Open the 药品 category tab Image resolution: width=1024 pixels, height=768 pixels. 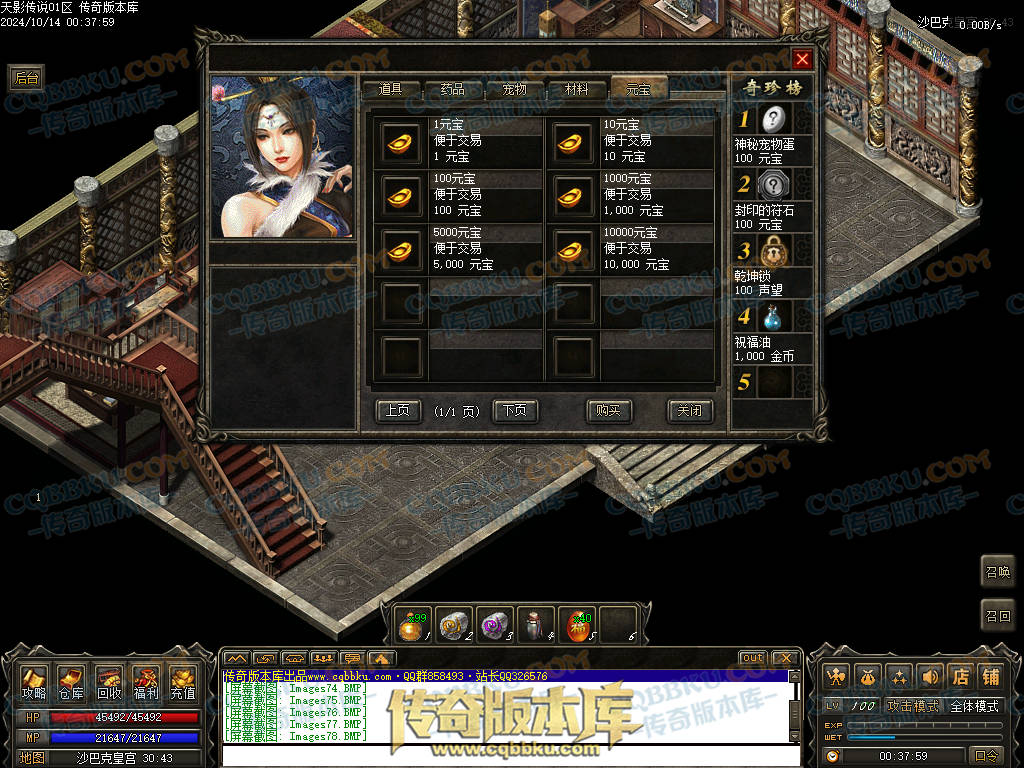[x=452, y=89]
